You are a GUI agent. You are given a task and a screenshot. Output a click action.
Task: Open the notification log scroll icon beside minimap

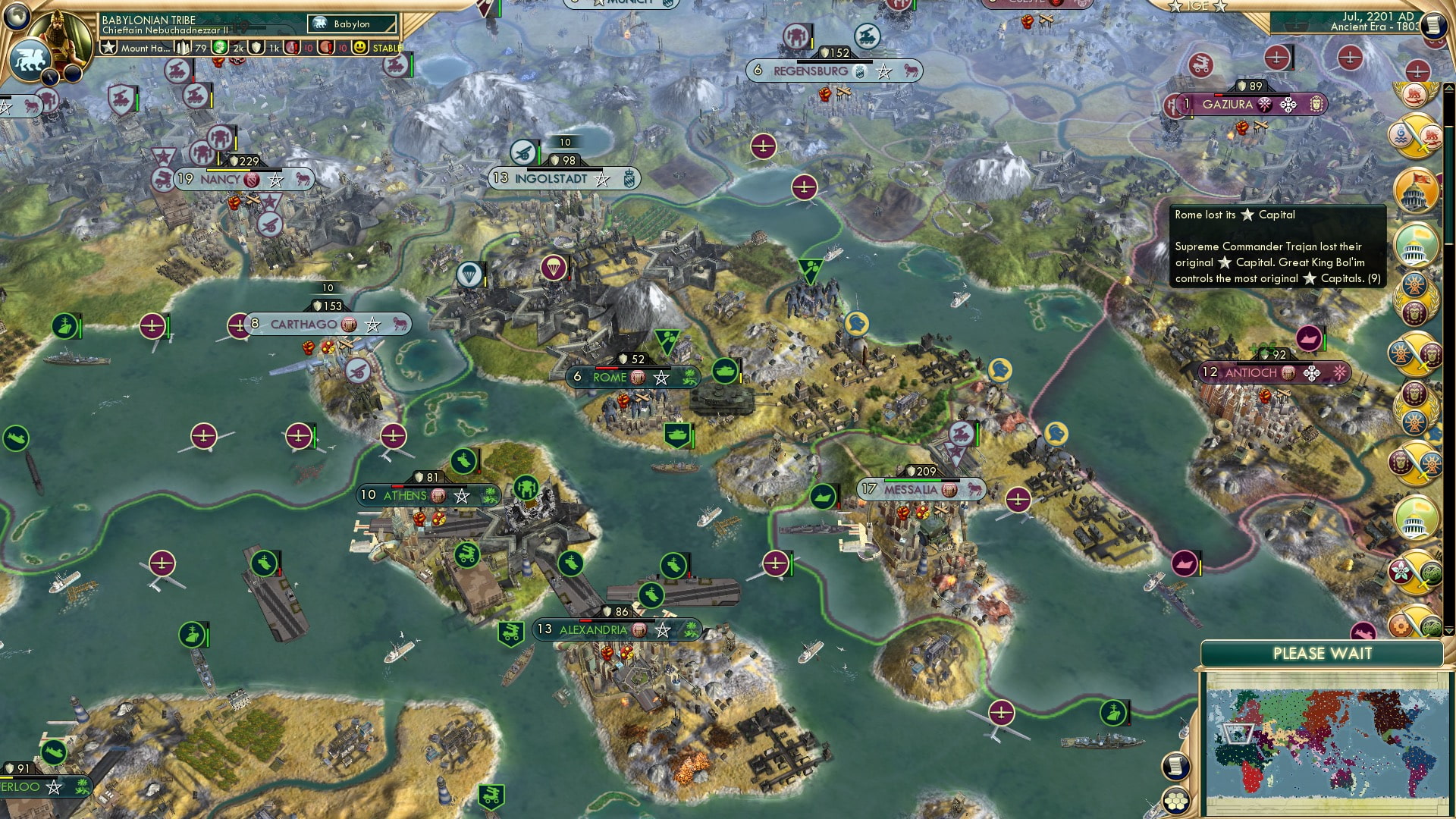click(1175, 767)
